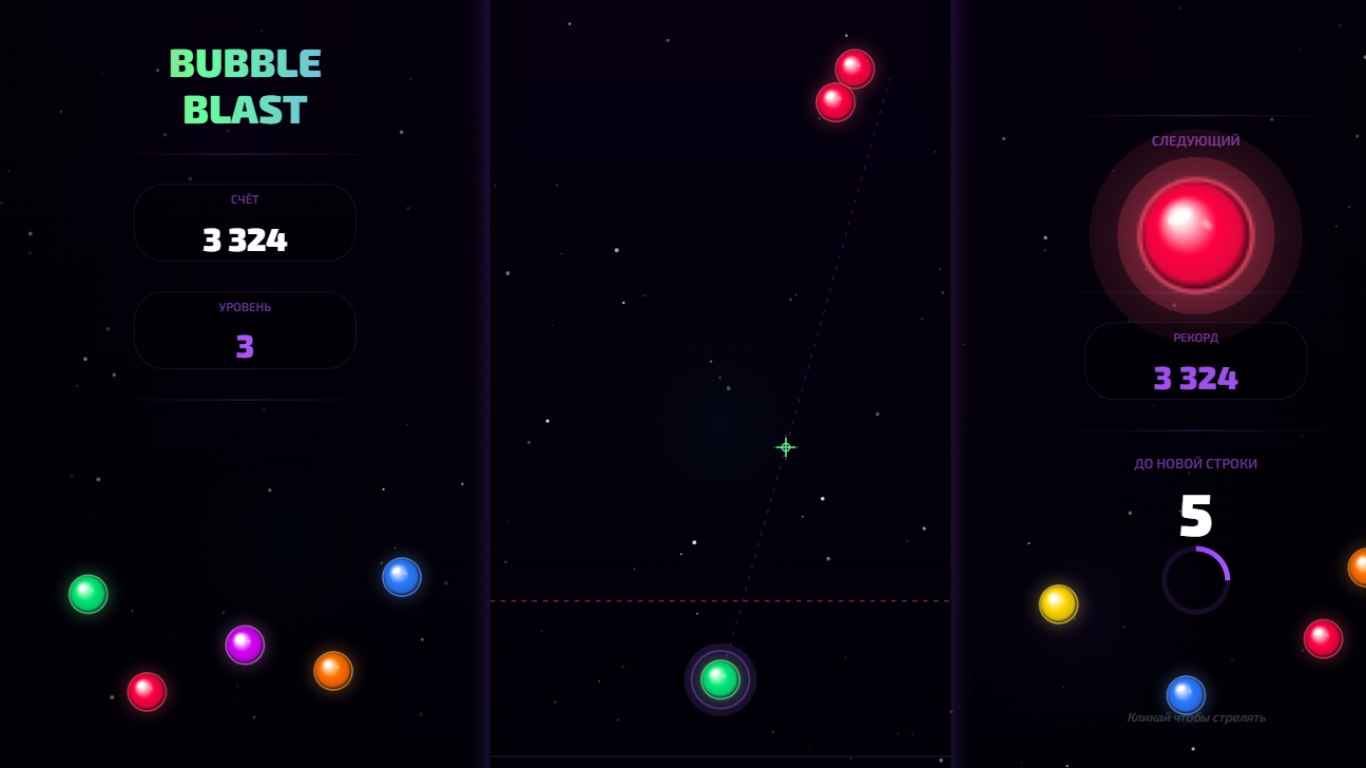The height and width of the screenshot is (768, 1366).
Task: Click the green bubble in the shooter launcher
Action: coord(719,679)
